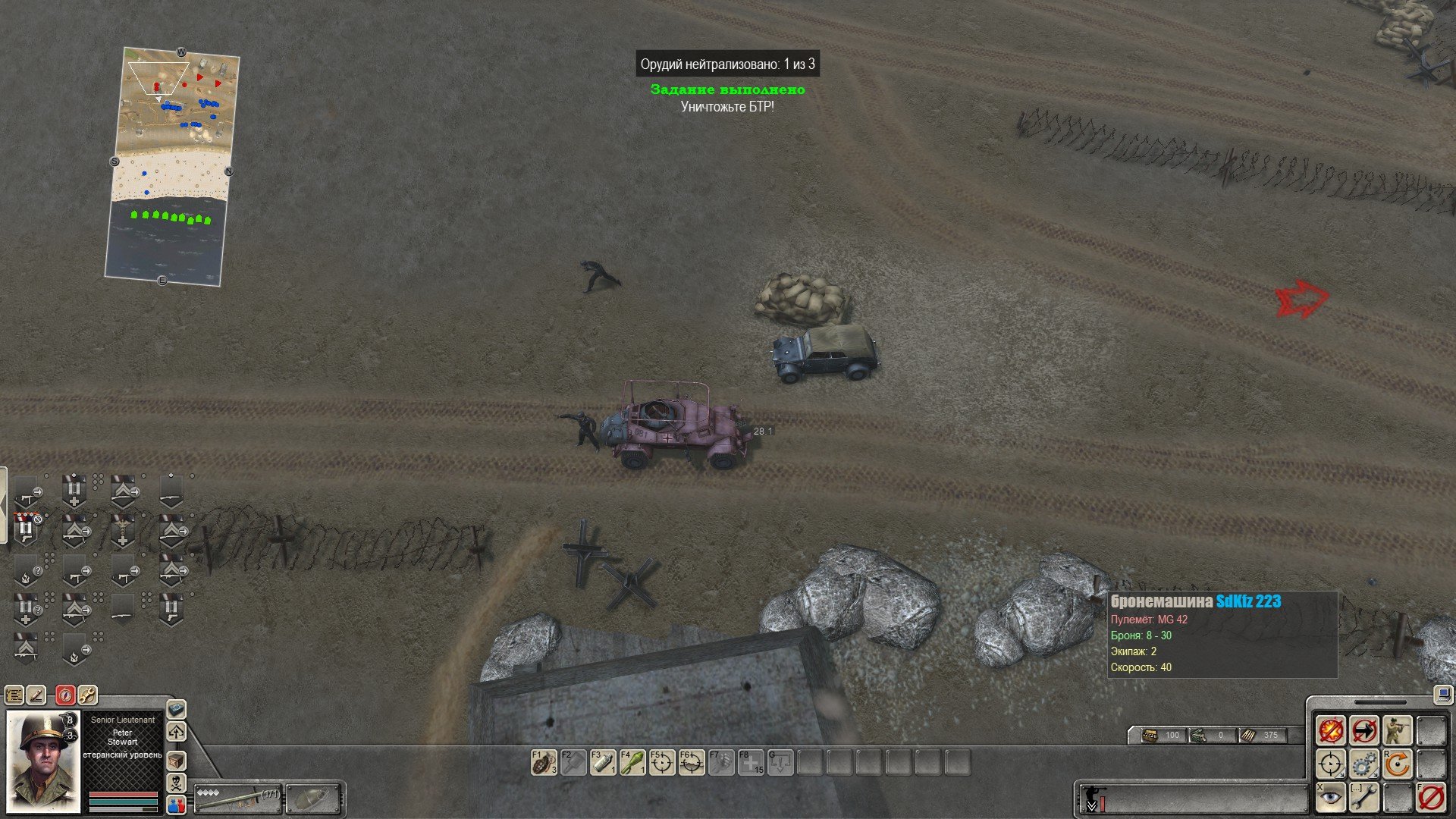
Task: Select the F1 hand grenade slot
Action: pyautogui.click(x=544, y=763)
